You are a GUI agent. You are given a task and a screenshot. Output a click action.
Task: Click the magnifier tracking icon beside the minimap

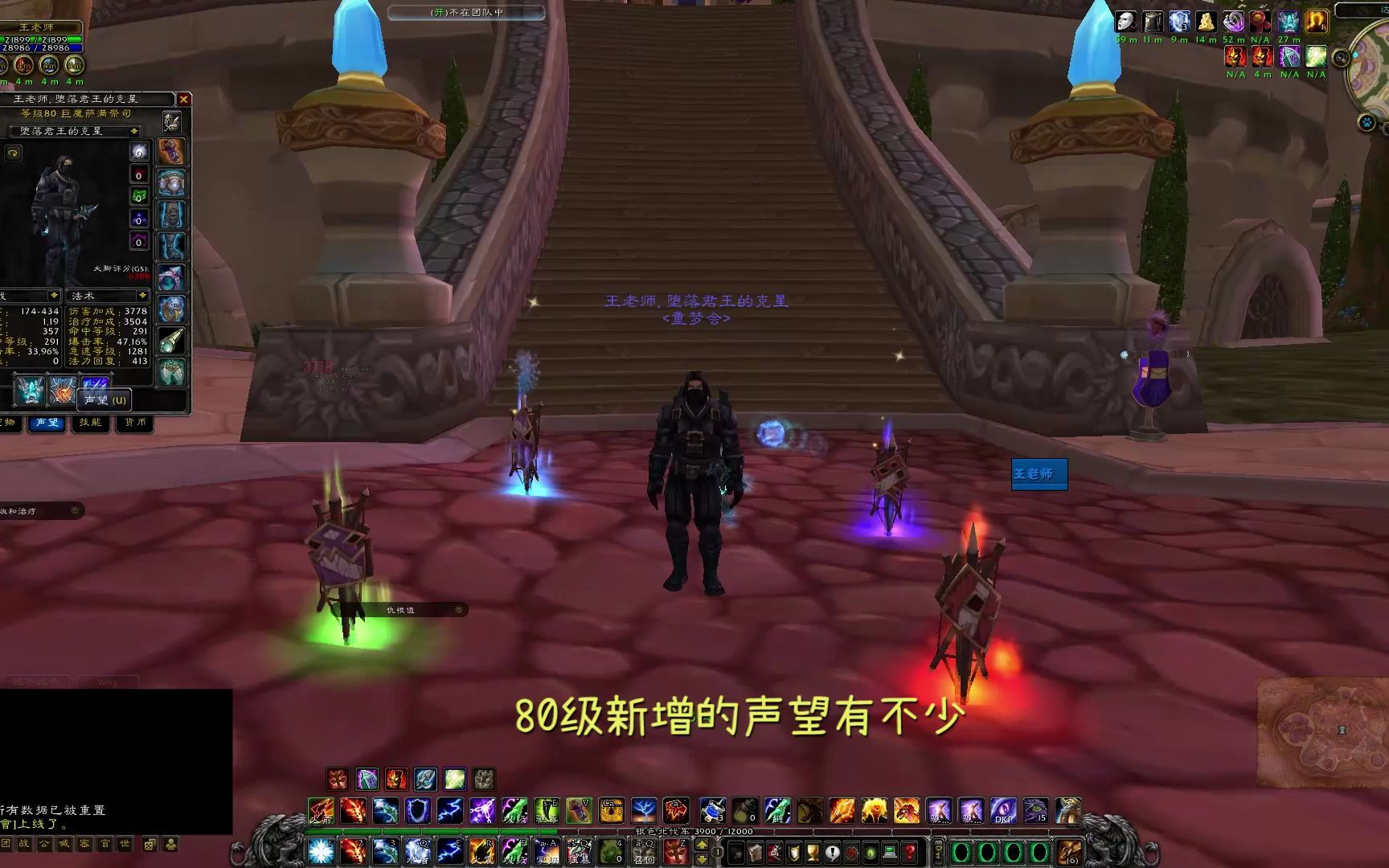[1341, 58]
